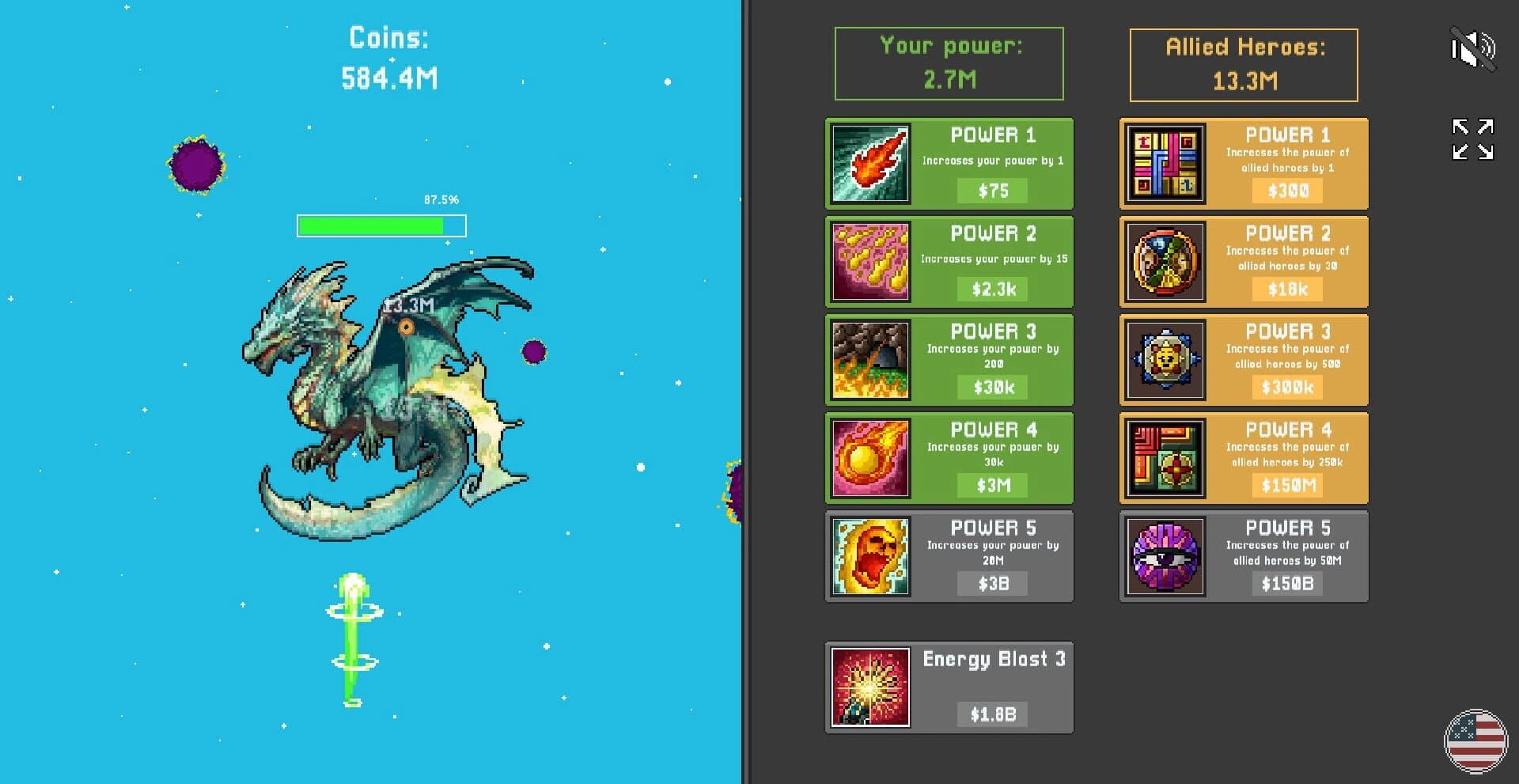1519x784 pixels.
Task: Select the flaming skull icon on Power 5
Action: (x=869, y=556)
